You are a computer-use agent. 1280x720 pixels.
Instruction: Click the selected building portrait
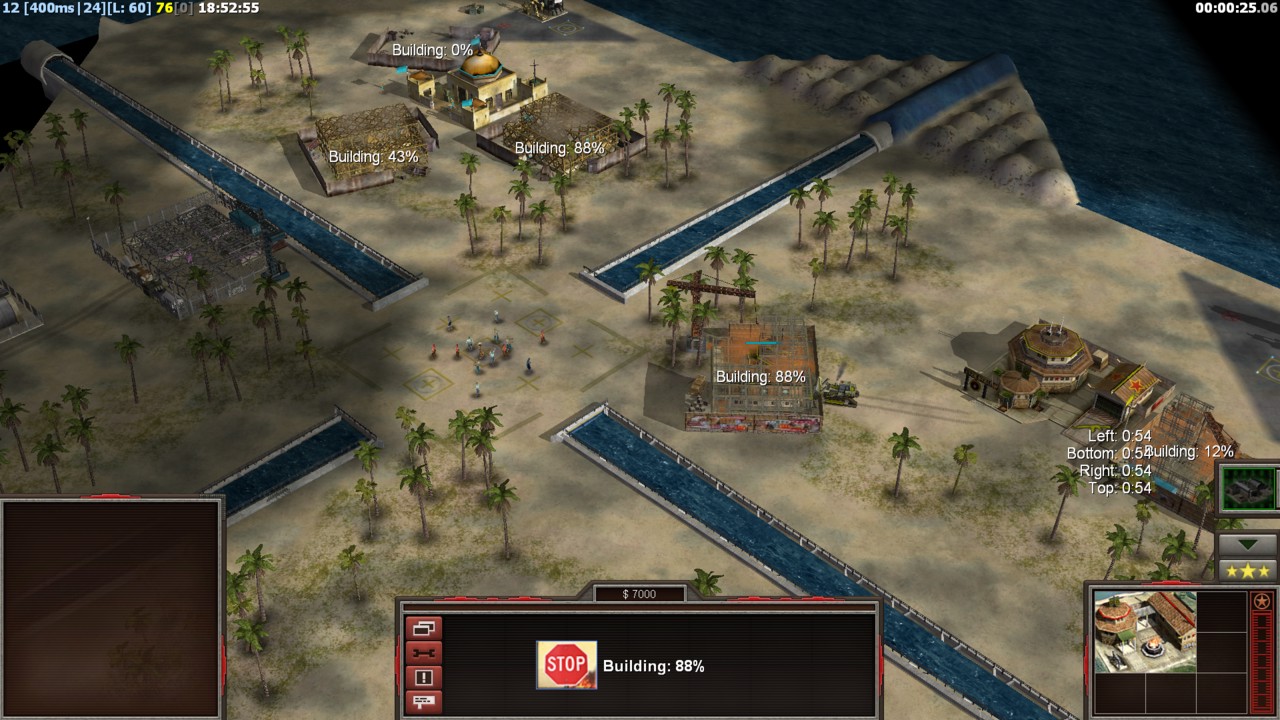click(1144, 631)
